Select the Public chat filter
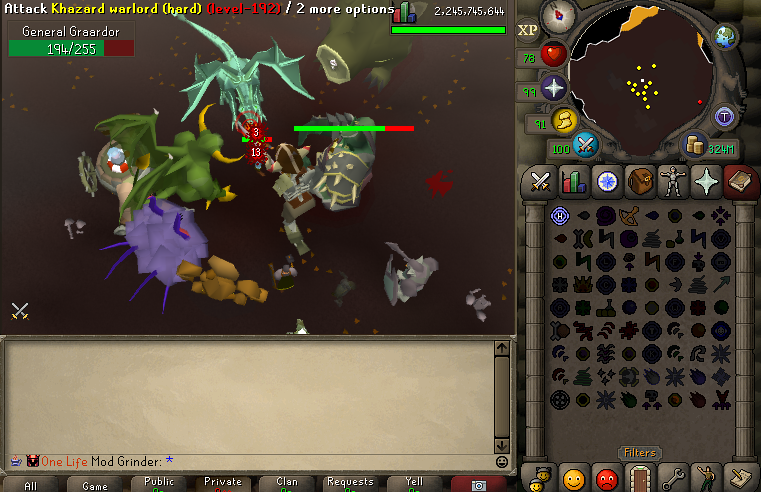Screen dimensions: 761x492 (x=158, y=484)
